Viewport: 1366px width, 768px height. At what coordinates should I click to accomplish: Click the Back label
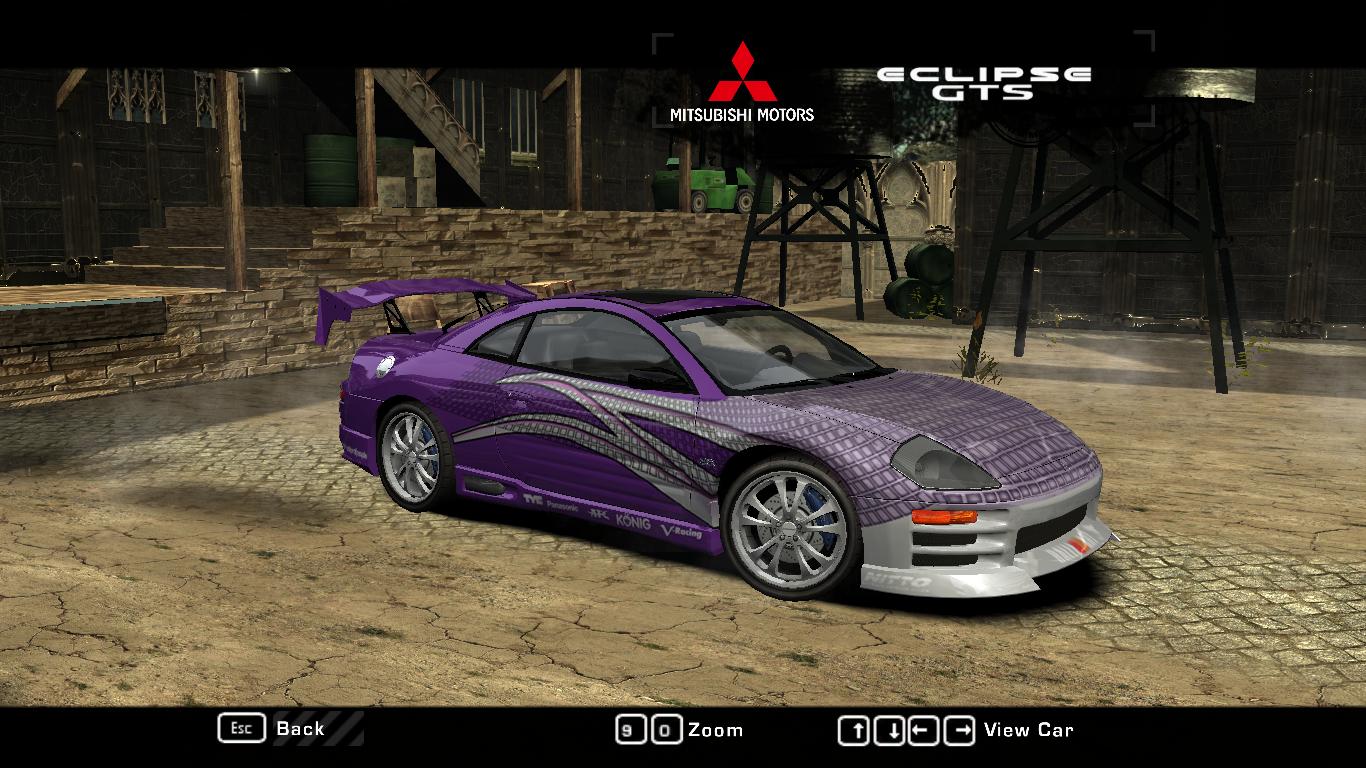pos(299,729)
